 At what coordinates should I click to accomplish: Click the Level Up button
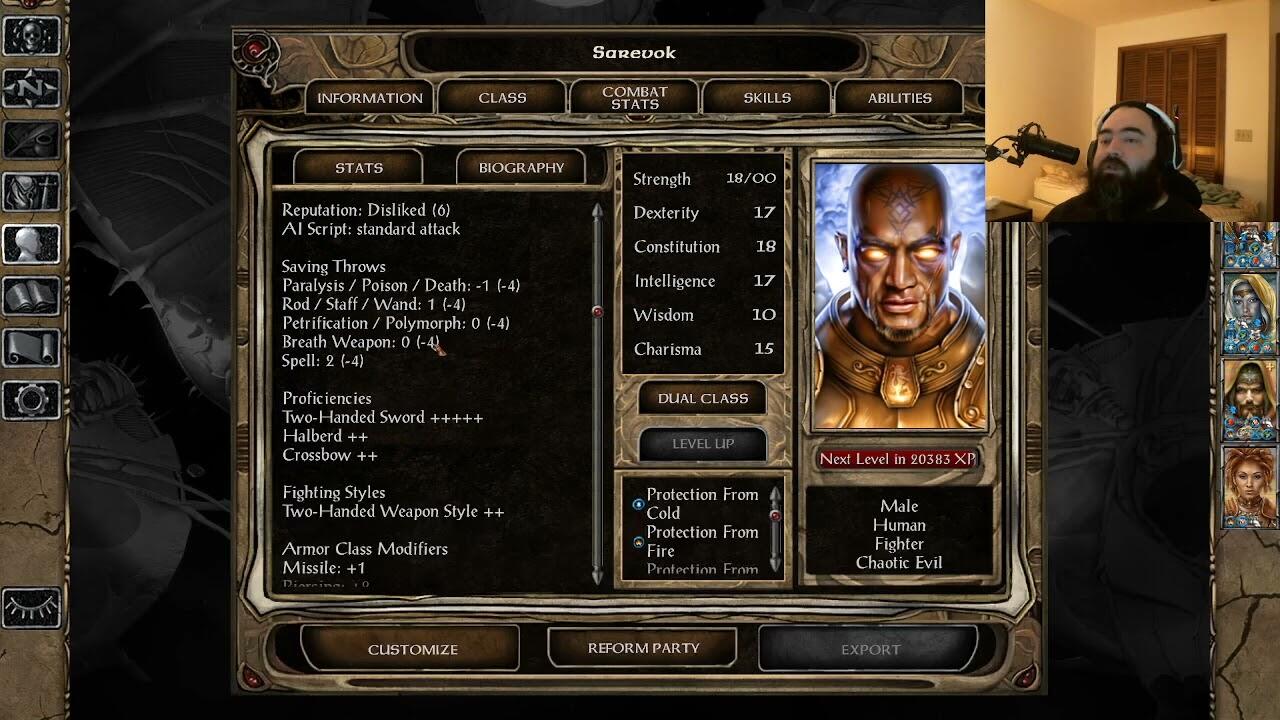pos(702,444)
